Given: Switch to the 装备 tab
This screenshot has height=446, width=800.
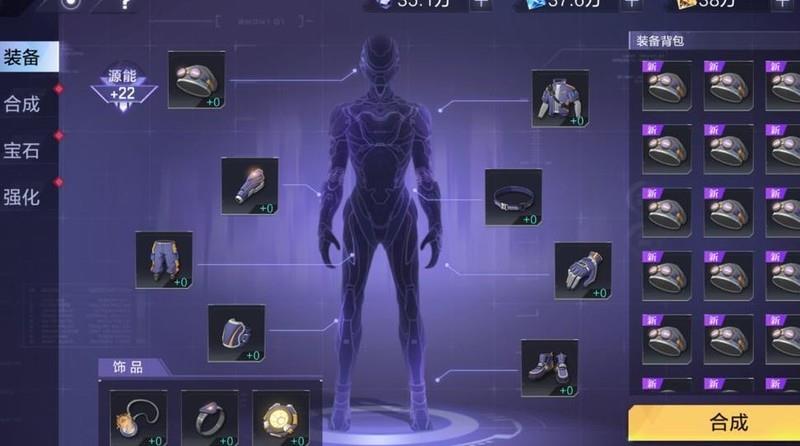Looking at the screenshot, I should click(24, 57).
